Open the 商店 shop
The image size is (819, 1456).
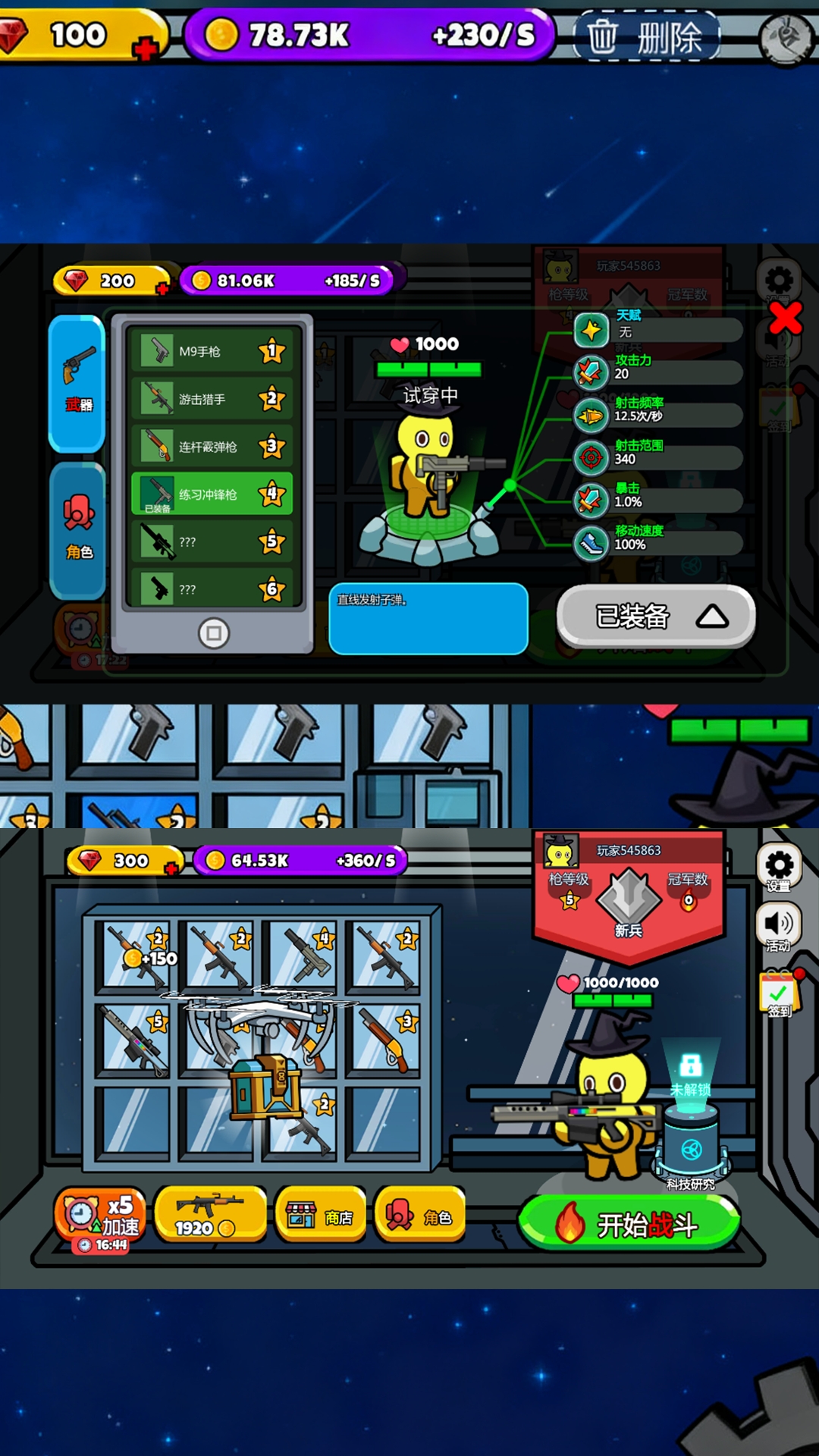coord(321,1216)
